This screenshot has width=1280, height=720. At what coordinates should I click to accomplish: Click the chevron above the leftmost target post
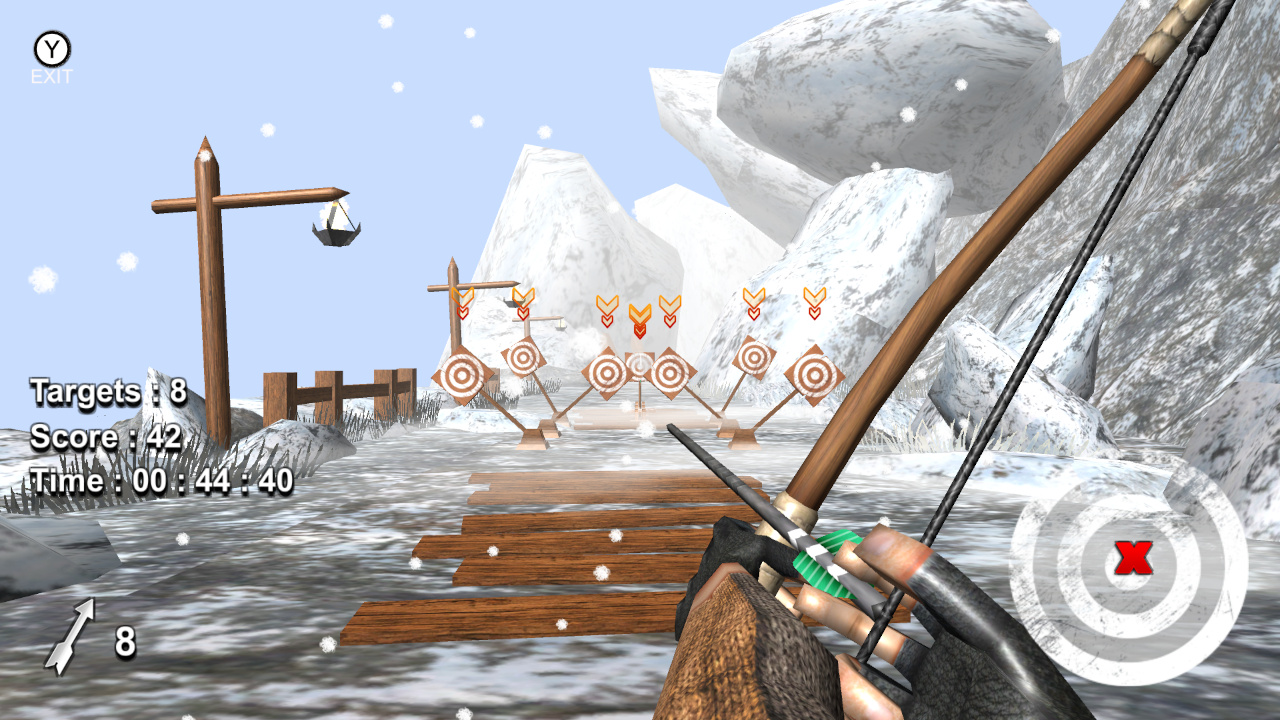pyautogui.click(x=460, y=300)
